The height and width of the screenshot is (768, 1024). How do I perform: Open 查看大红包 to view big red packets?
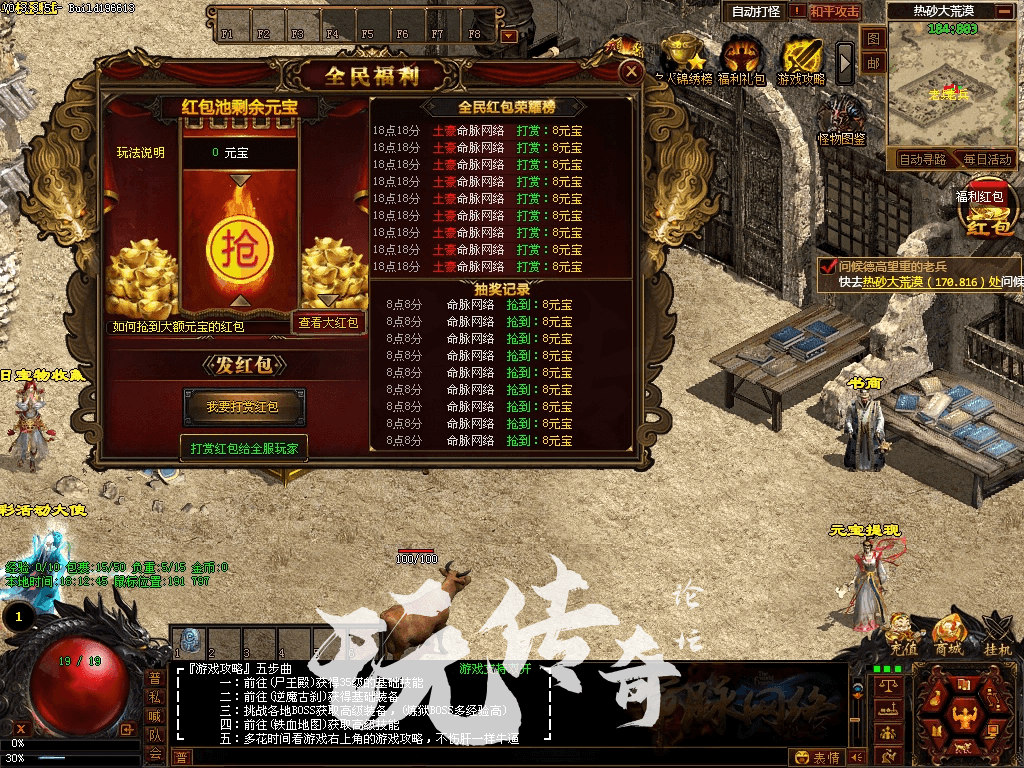click(x=328, y=322)
